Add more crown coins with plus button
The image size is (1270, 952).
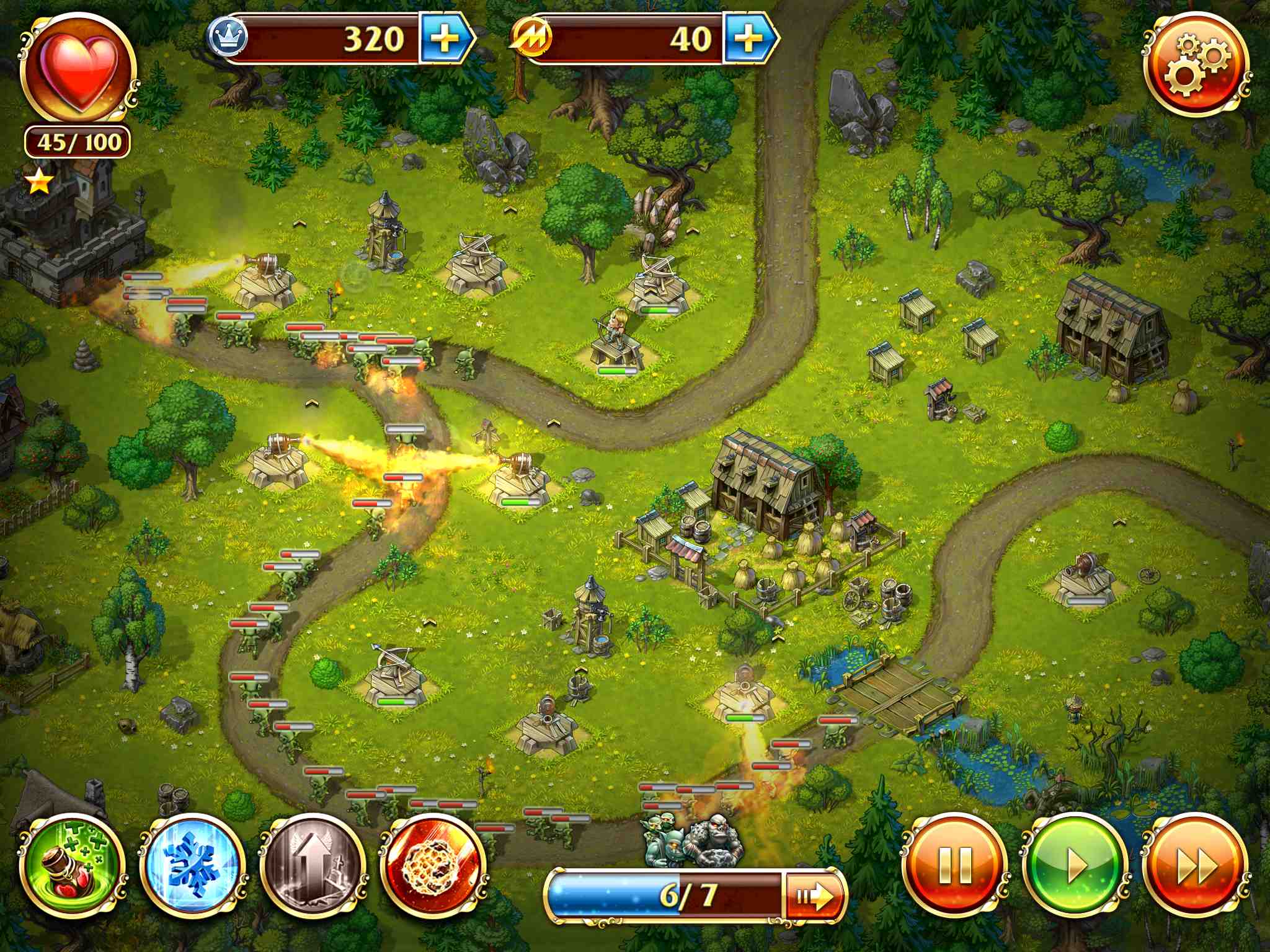tap(444, 39)
